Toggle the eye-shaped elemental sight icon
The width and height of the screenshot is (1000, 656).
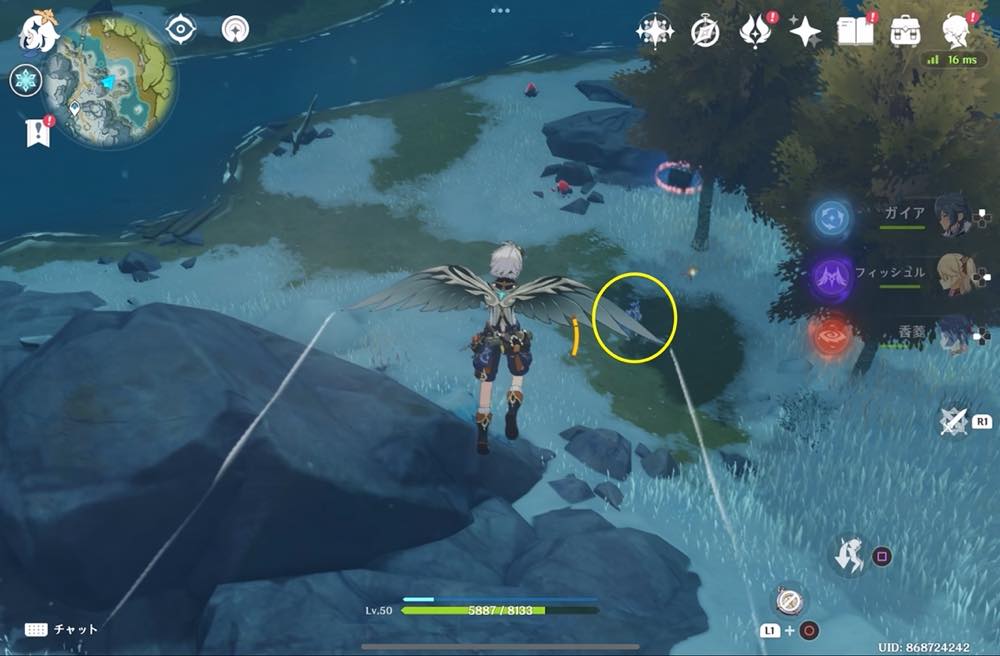180,29
